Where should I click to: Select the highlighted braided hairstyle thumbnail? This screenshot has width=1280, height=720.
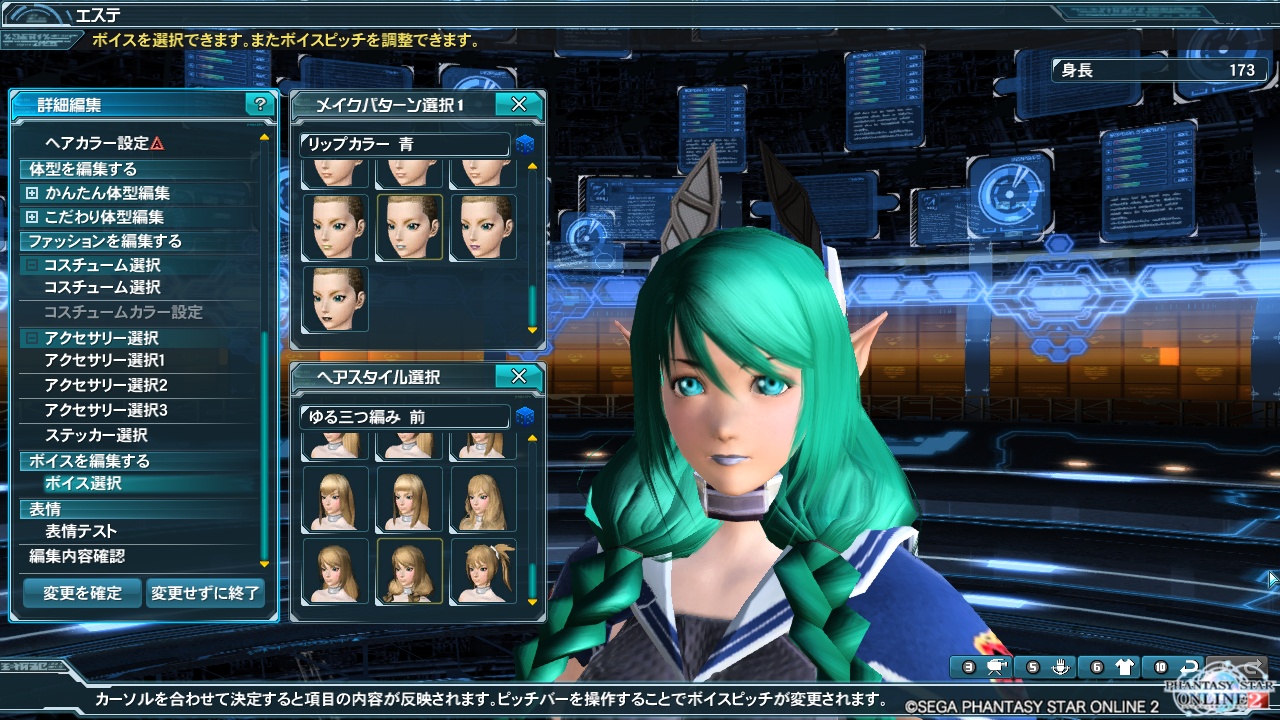(409, 571)
